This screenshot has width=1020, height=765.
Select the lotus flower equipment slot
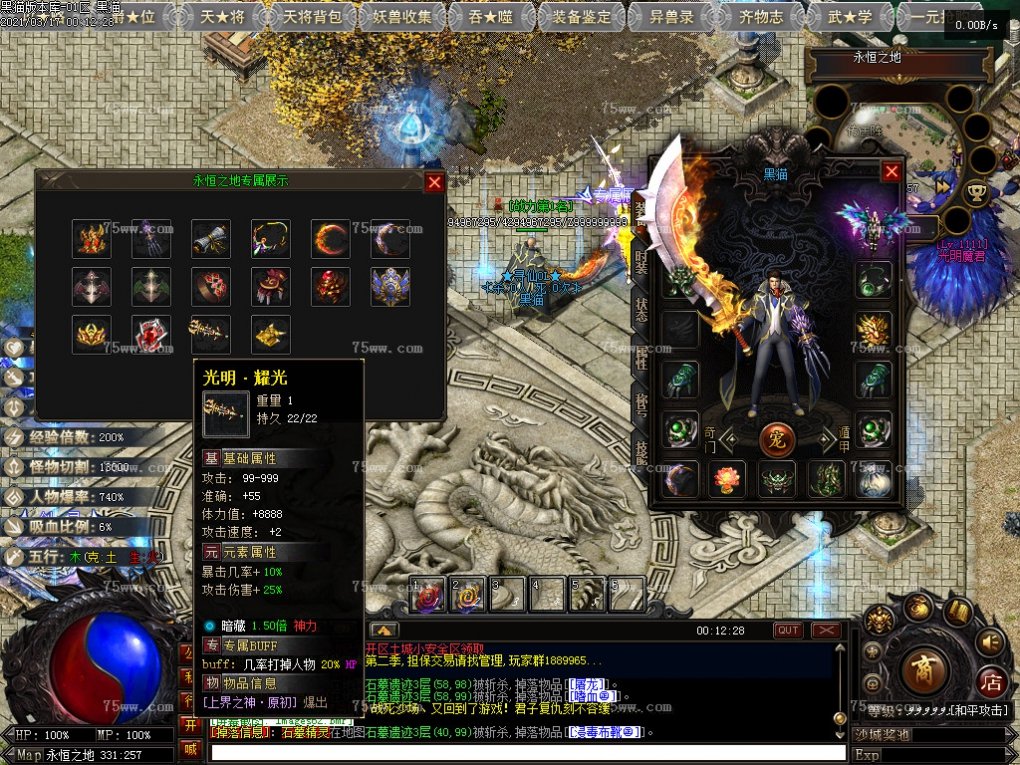727,479
